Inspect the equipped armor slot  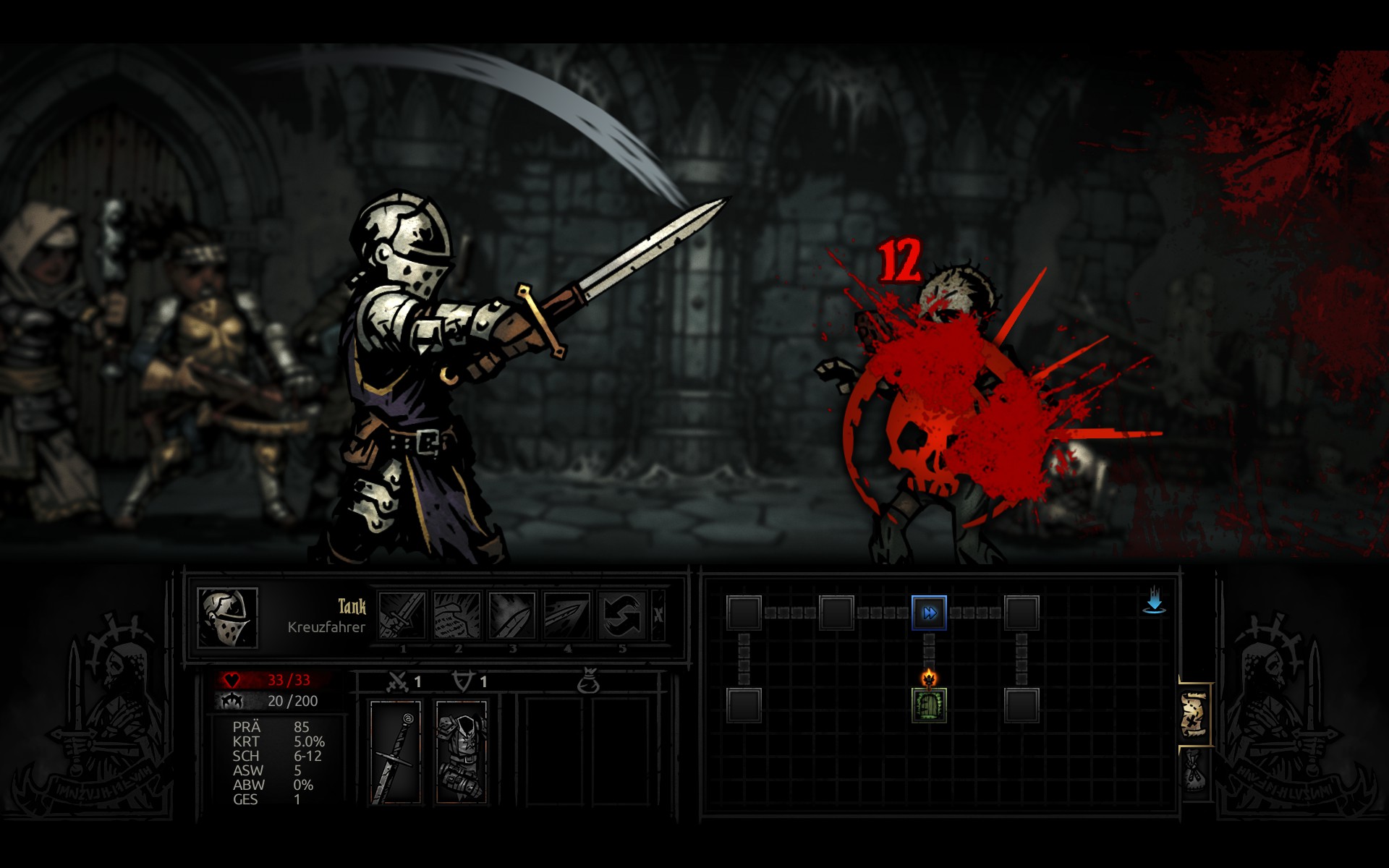(461, 752)
